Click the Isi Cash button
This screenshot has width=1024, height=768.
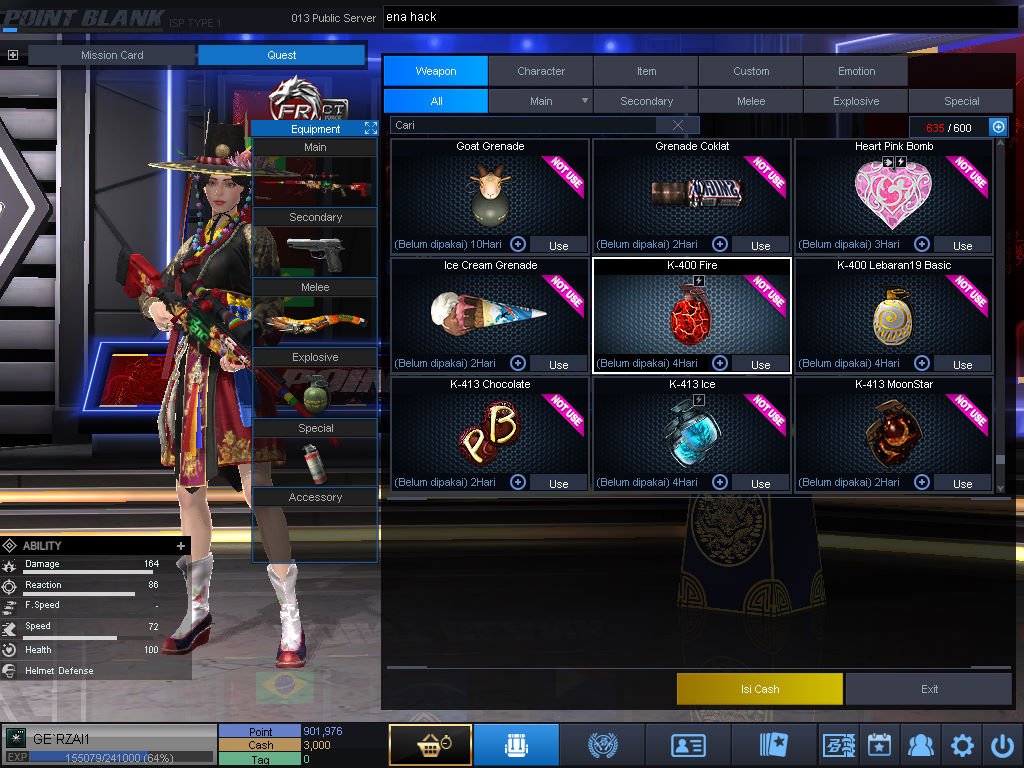pos(760,689)
